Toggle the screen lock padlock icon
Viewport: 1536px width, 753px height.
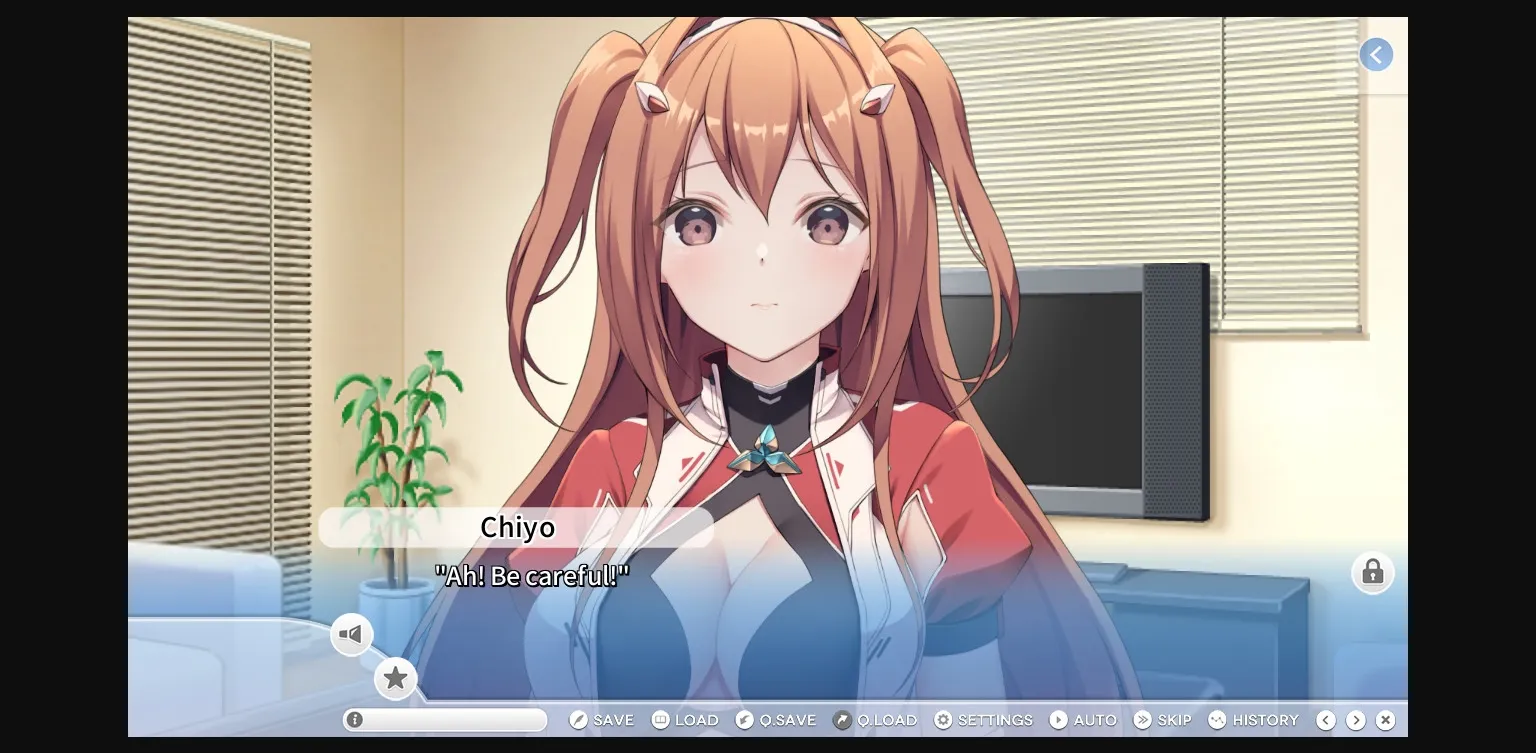1372,573
